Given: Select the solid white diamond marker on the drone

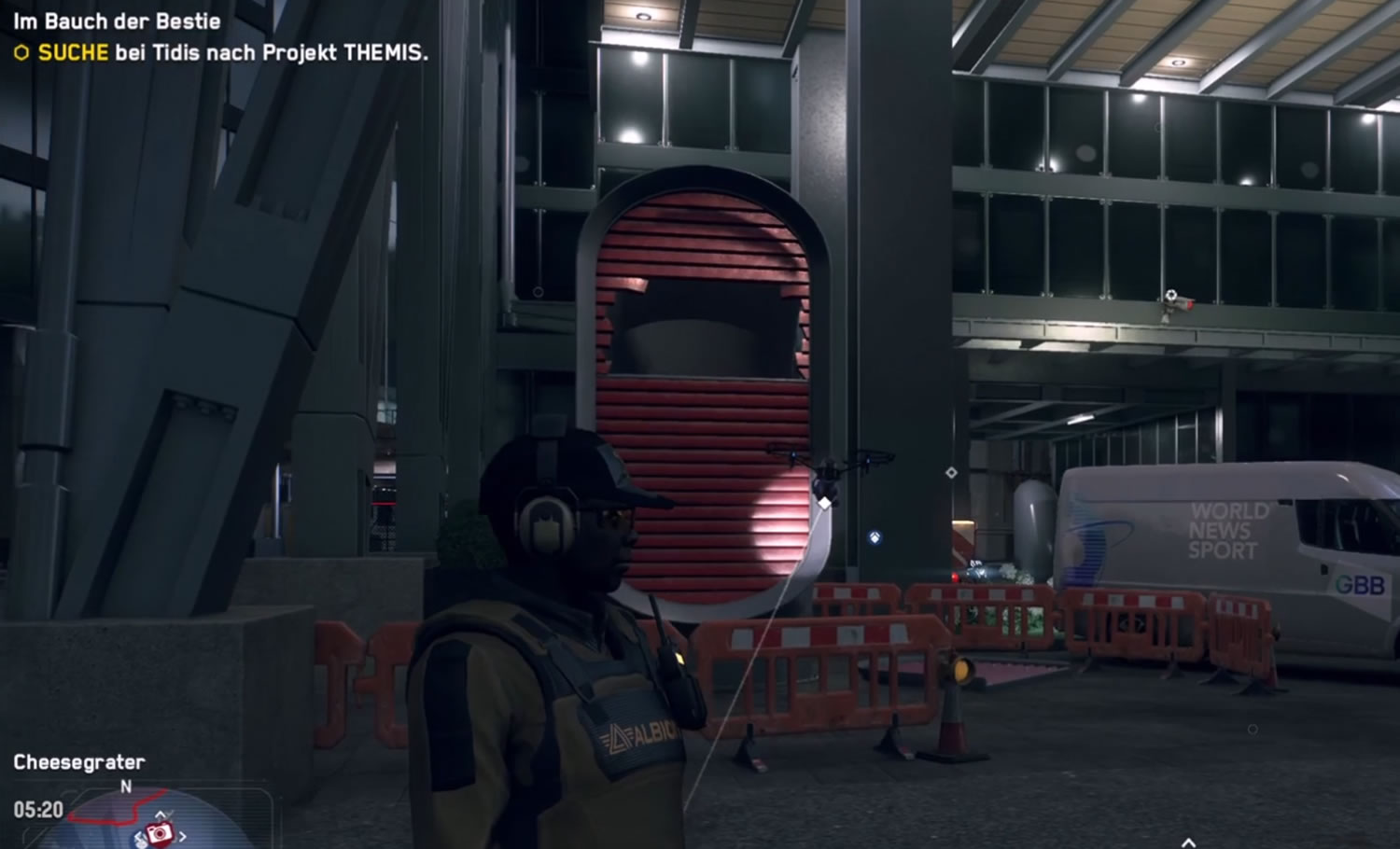Looking at the screenshot, I should pos(825,503).
